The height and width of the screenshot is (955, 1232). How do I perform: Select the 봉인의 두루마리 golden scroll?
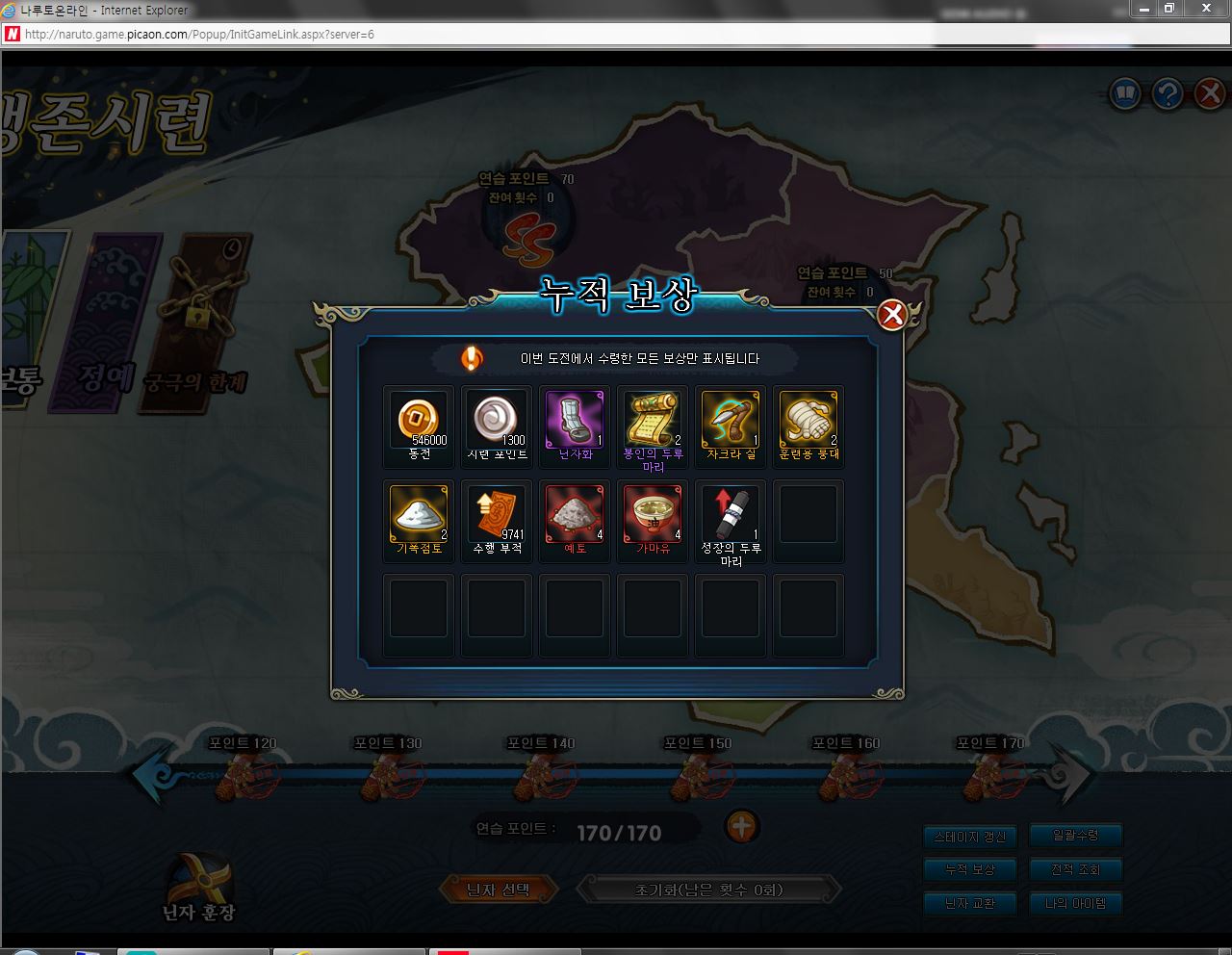(653, 420)
